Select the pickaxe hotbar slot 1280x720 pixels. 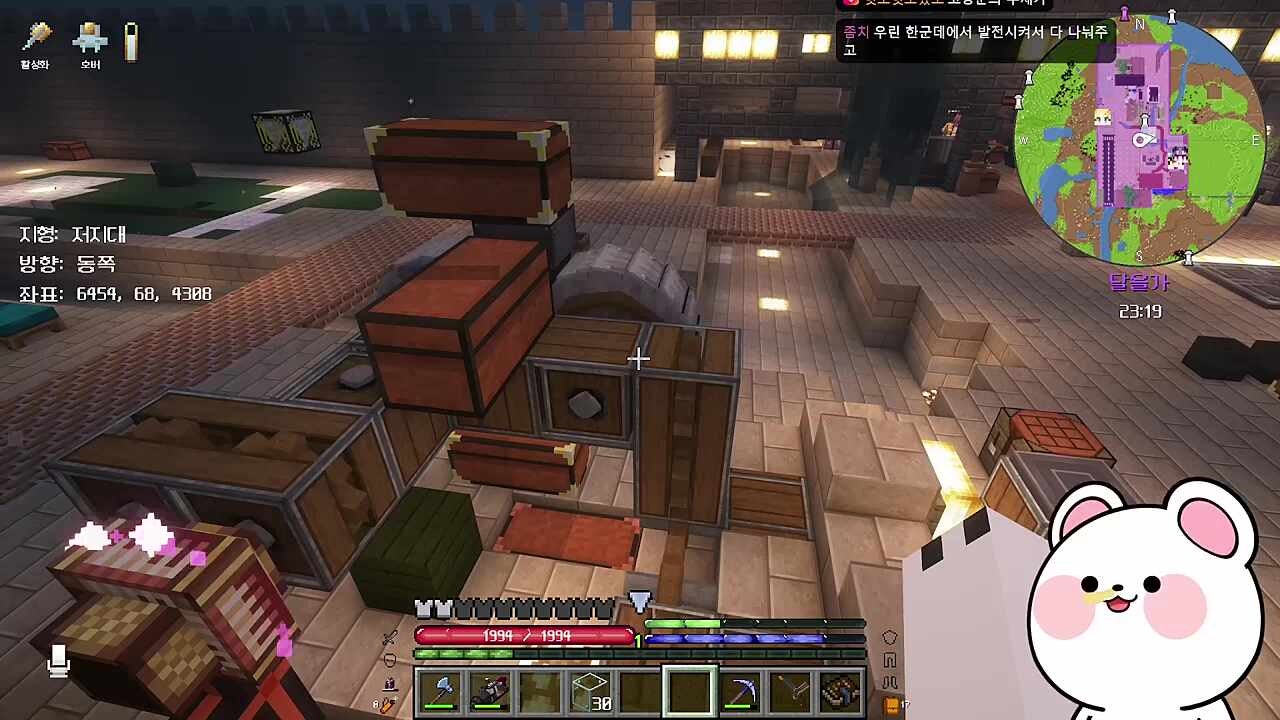click(741, 691)
